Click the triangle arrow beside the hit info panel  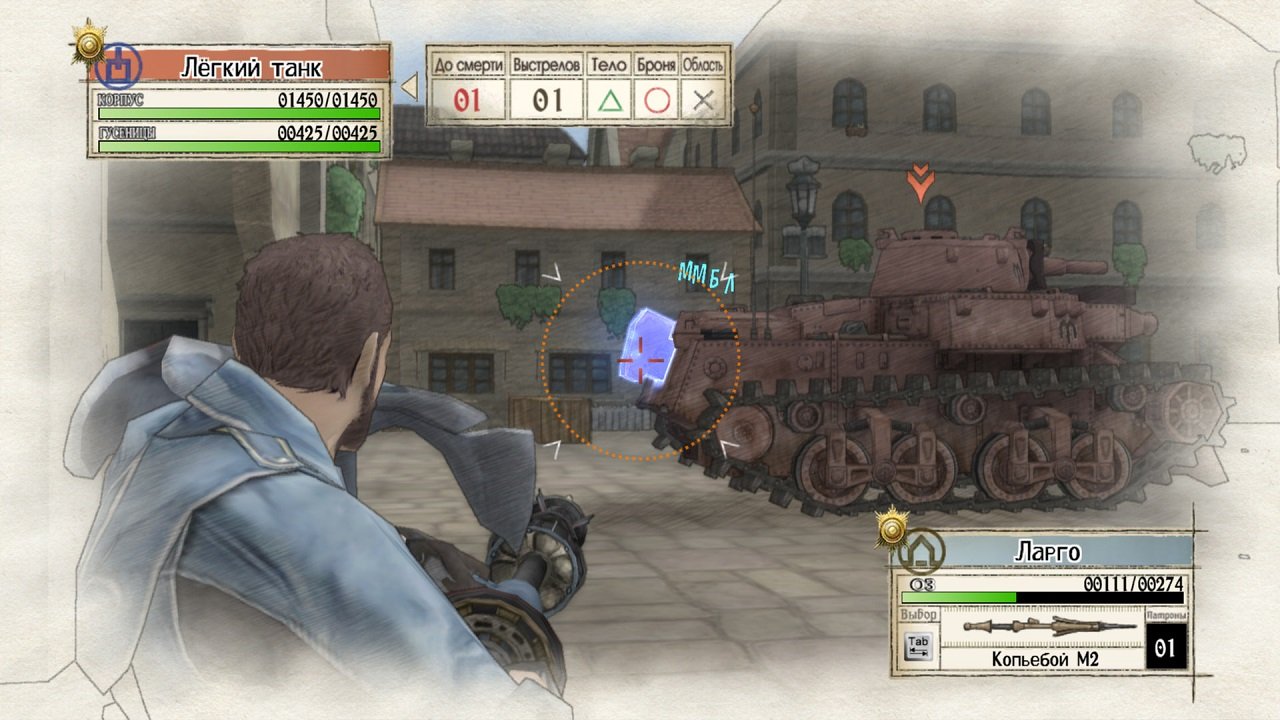click(412, 88)
